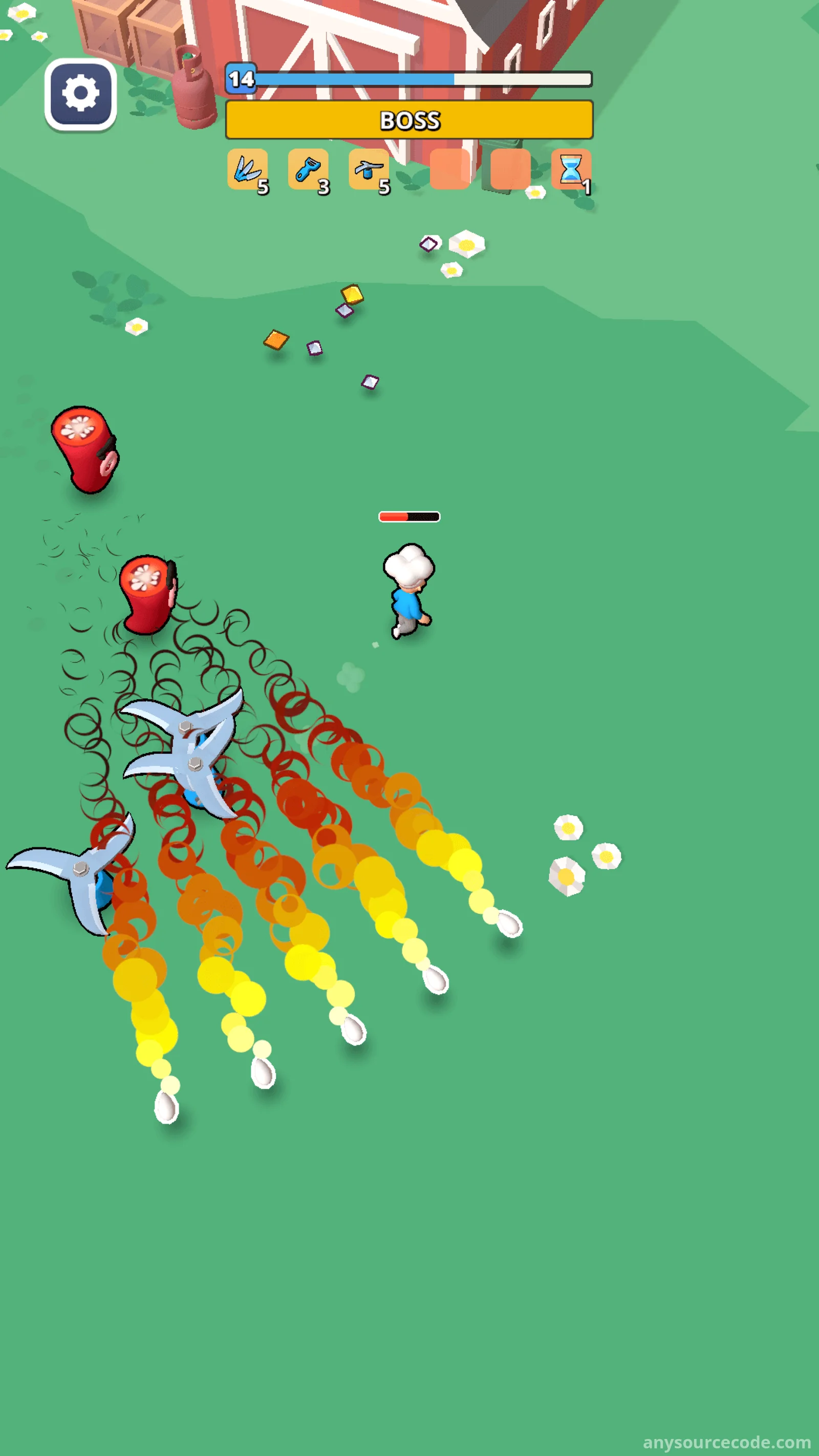Image resolution: width=819 pixels, height=1456 pixels.
Task: Tap the blue peeler skill icon
Action: click(308, 169)
